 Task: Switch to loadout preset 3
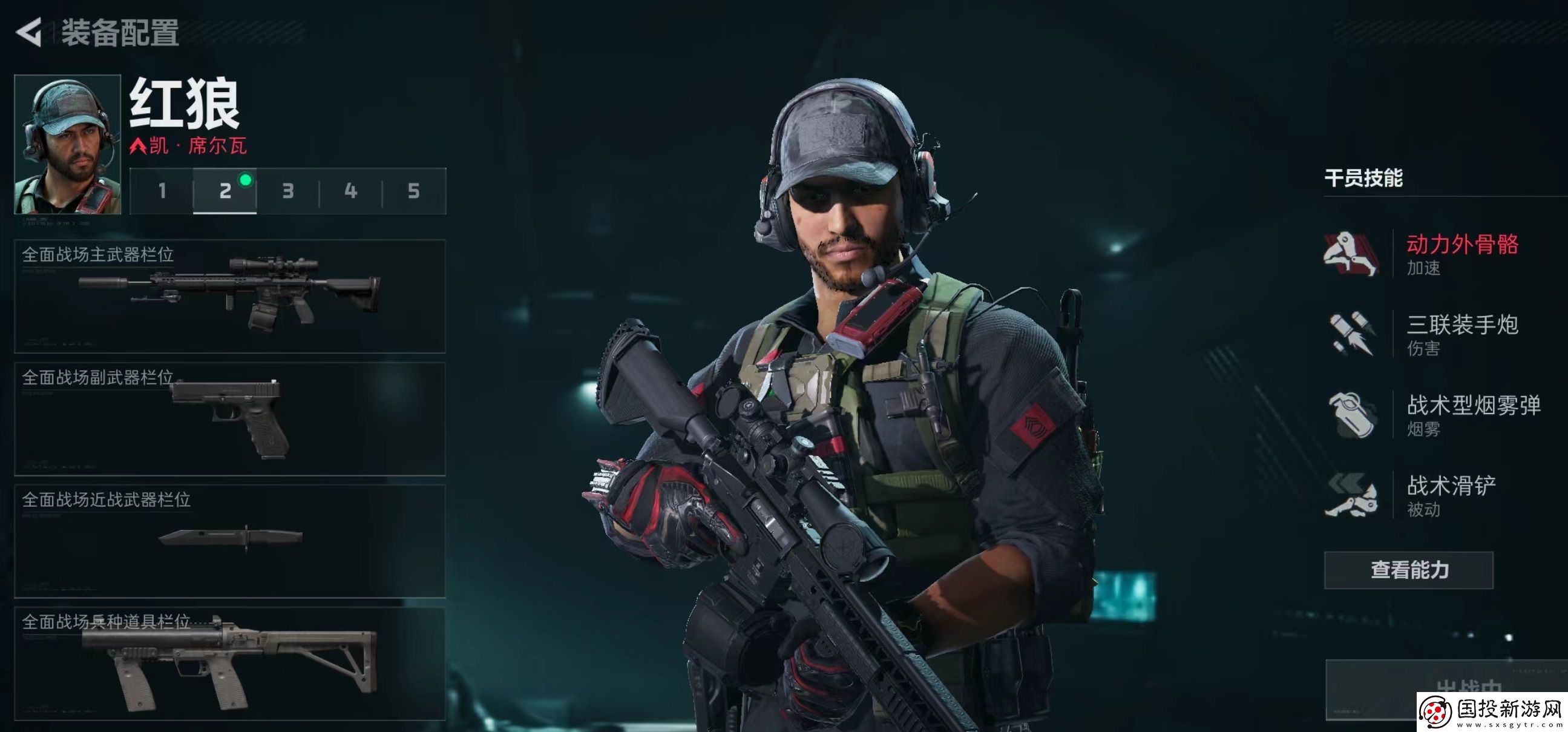(x=288, y=191)
